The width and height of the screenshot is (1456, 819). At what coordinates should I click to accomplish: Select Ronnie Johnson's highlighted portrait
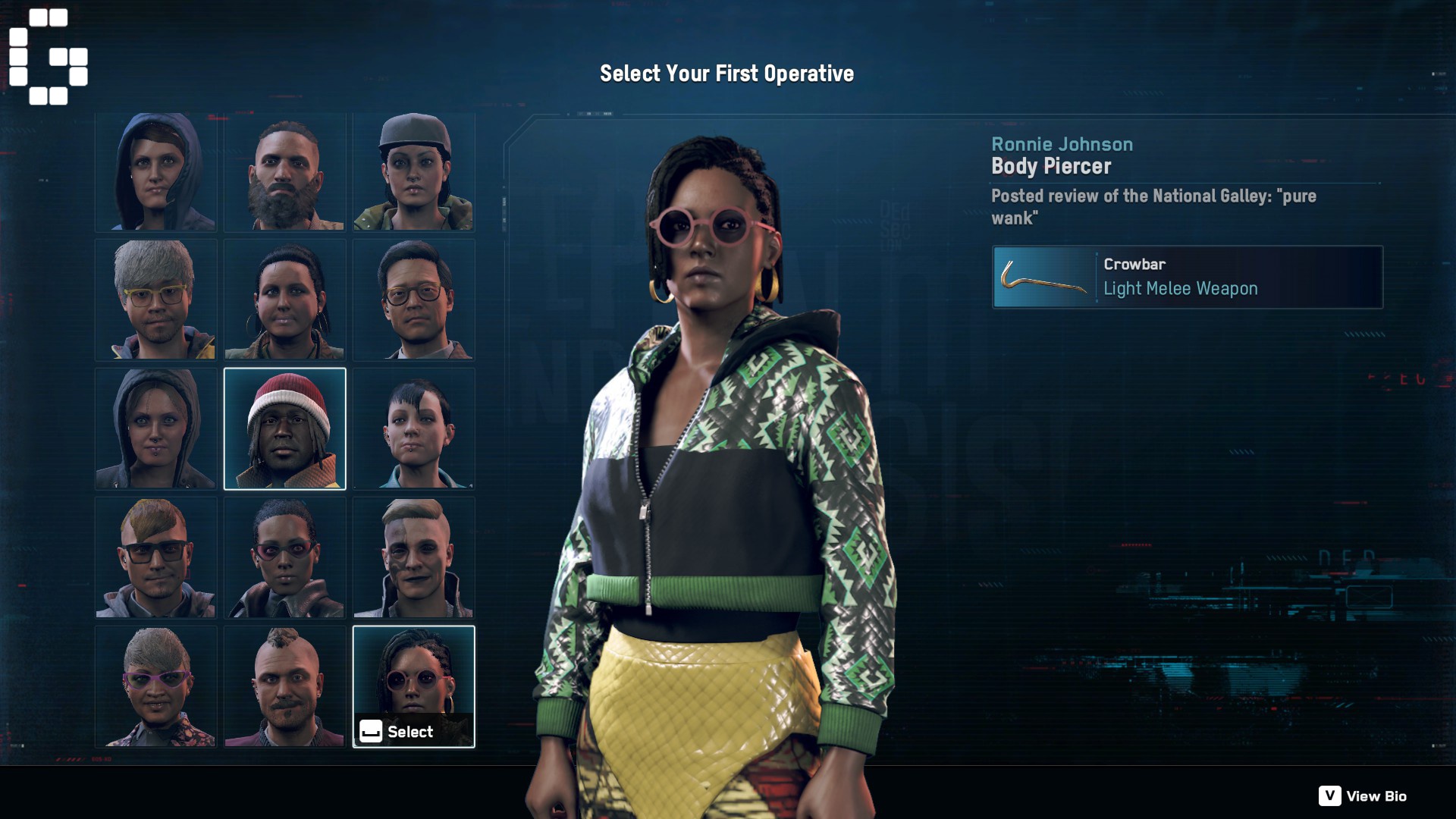413,675
